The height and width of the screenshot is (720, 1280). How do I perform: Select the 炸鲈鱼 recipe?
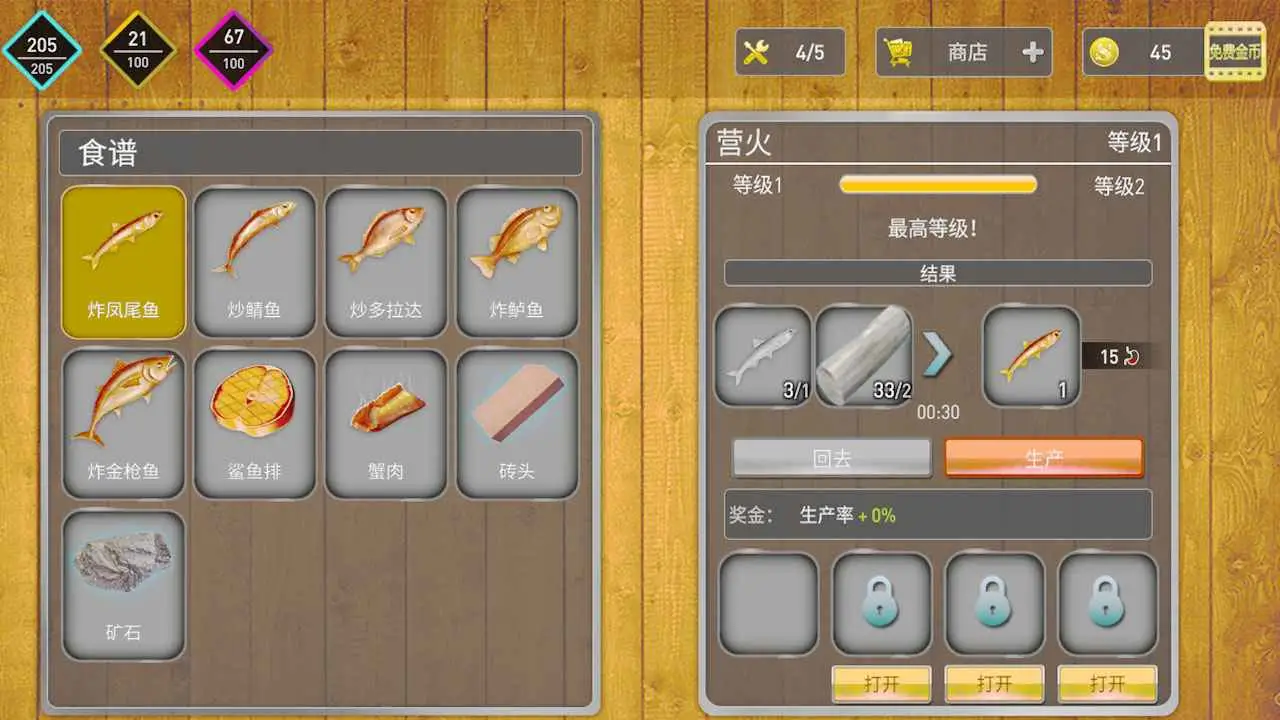point(516,260)
